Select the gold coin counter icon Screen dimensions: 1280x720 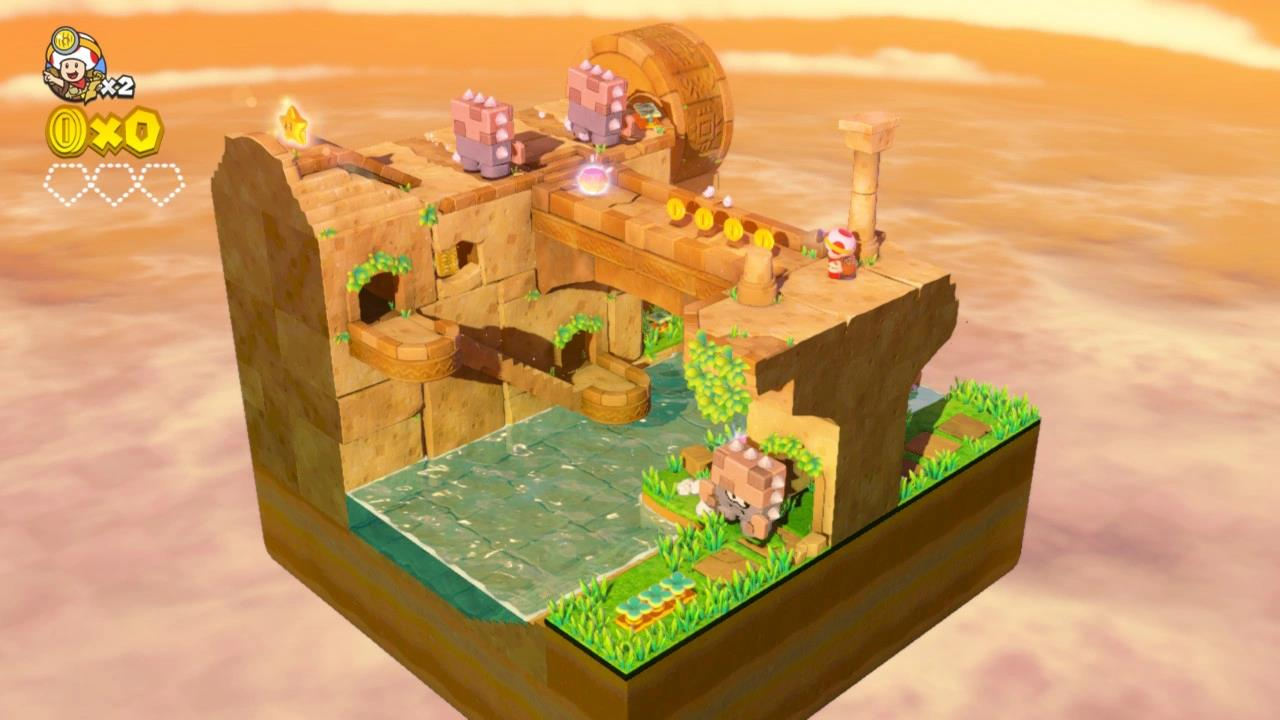point(68,131)
